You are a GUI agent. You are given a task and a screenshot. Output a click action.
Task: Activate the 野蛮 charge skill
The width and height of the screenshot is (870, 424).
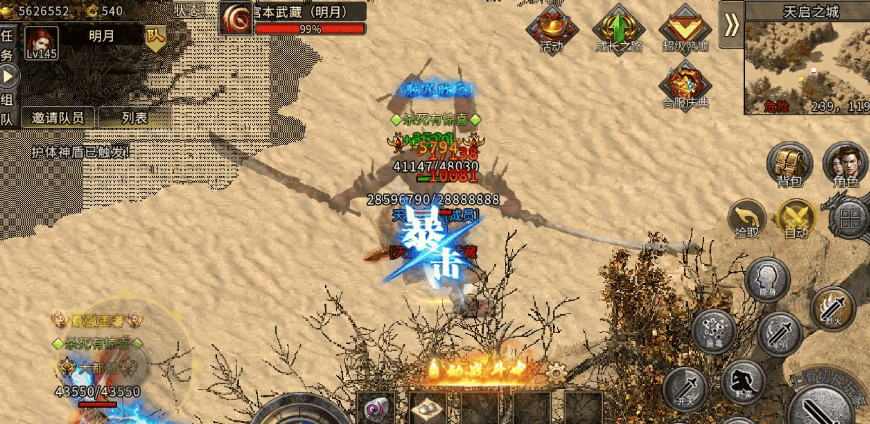tap(743, 382)
